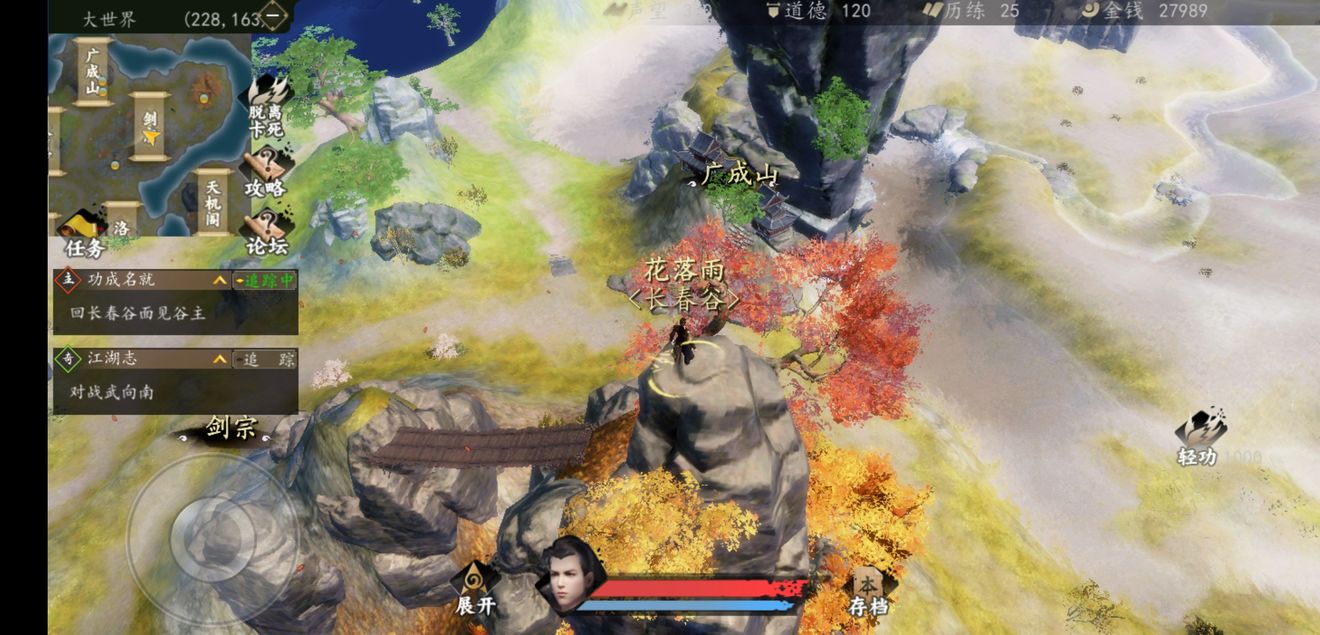Track the 江湖志 quest with 追踪
Viewport: 1320px width, 635px height.
click(x=265, y=359)
